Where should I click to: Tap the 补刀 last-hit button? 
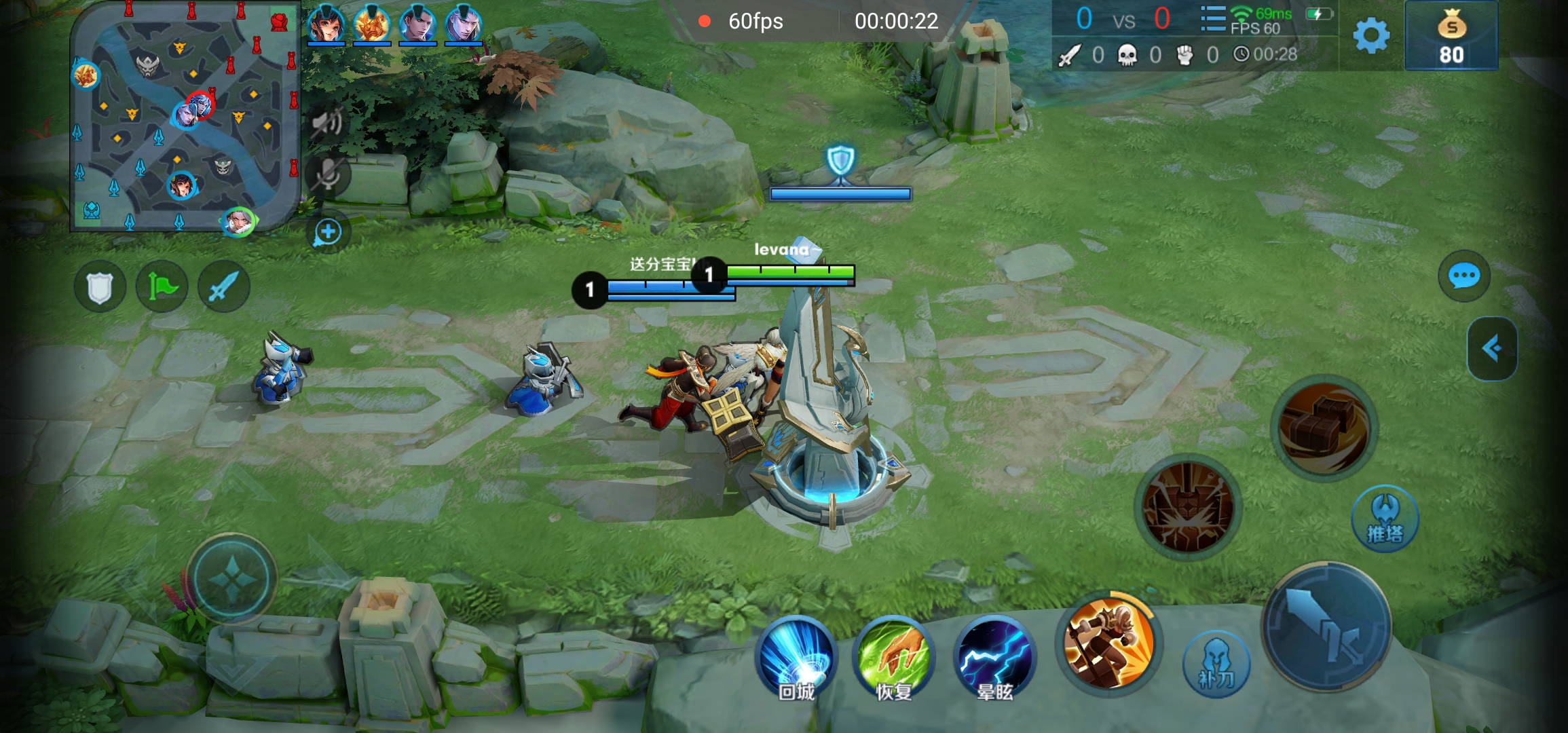point(1216,665)
